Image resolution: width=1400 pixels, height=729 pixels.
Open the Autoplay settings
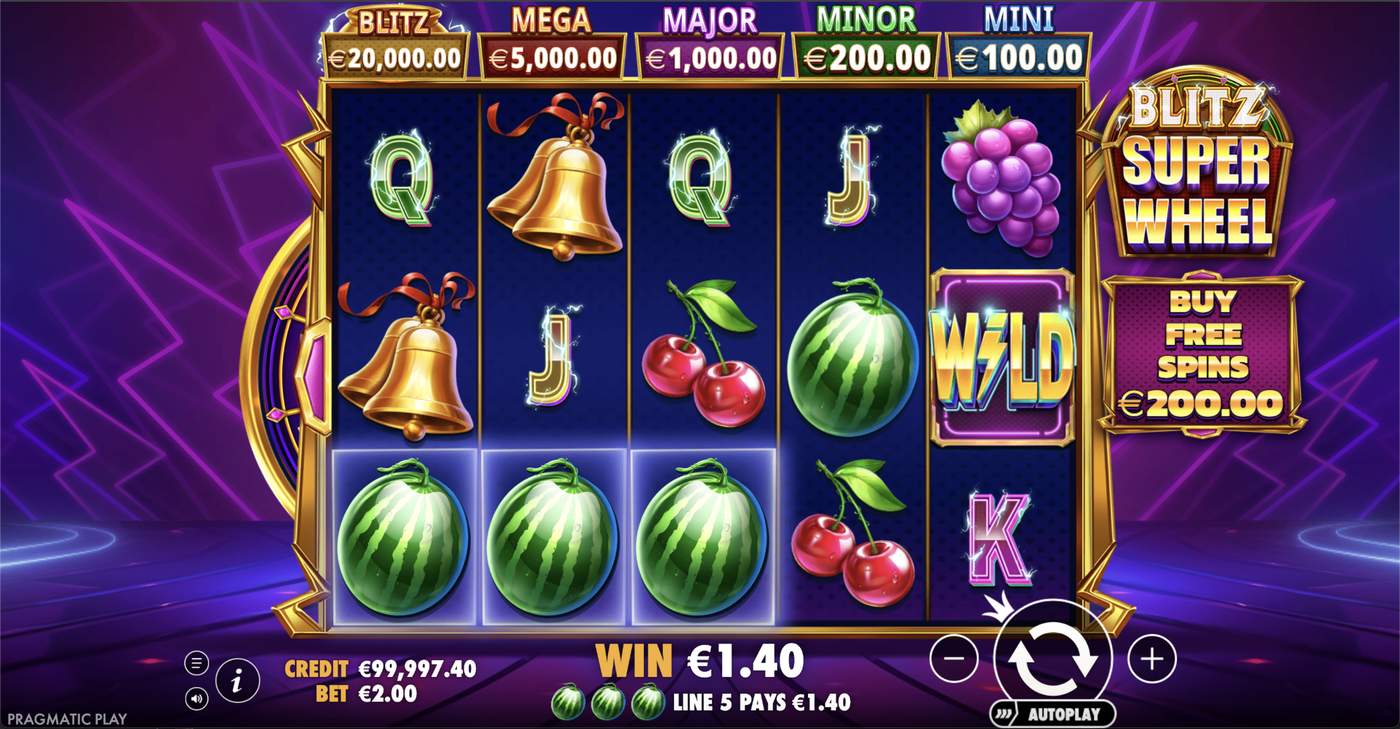pos(1063,713)
